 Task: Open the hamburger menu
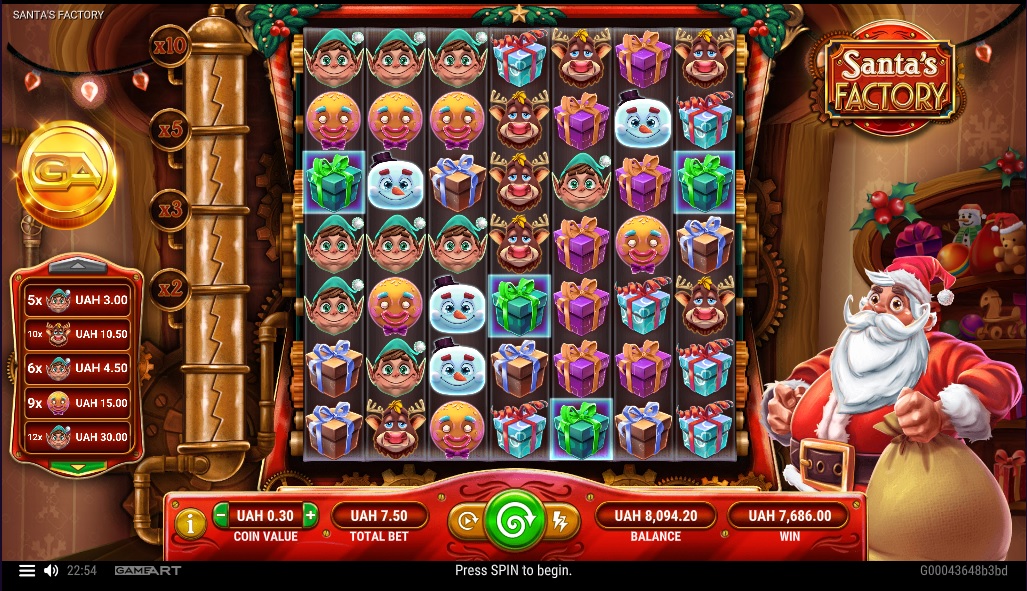point(27,571)
